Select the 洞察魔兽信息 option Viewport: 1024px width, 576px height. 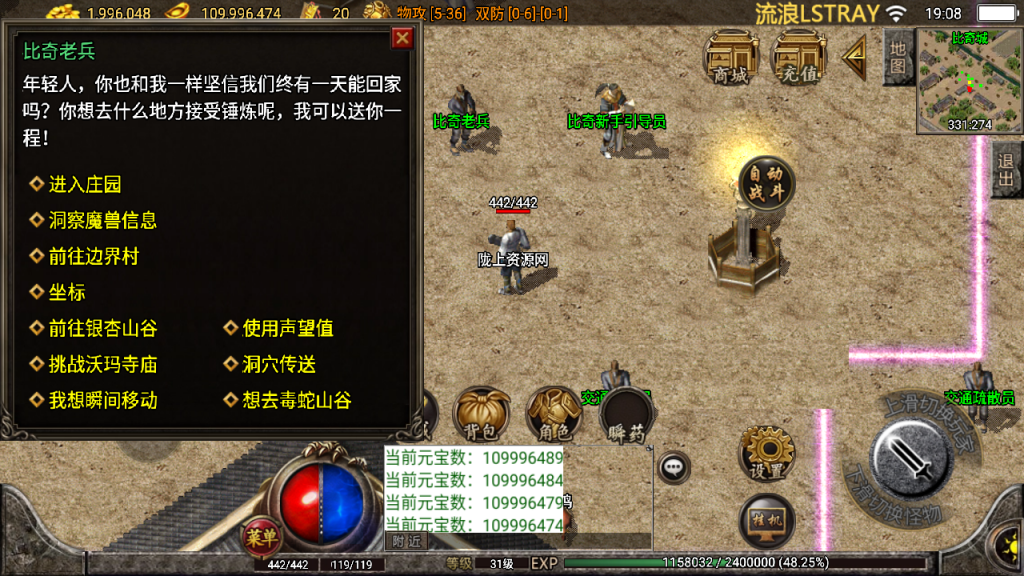(102, 221)
